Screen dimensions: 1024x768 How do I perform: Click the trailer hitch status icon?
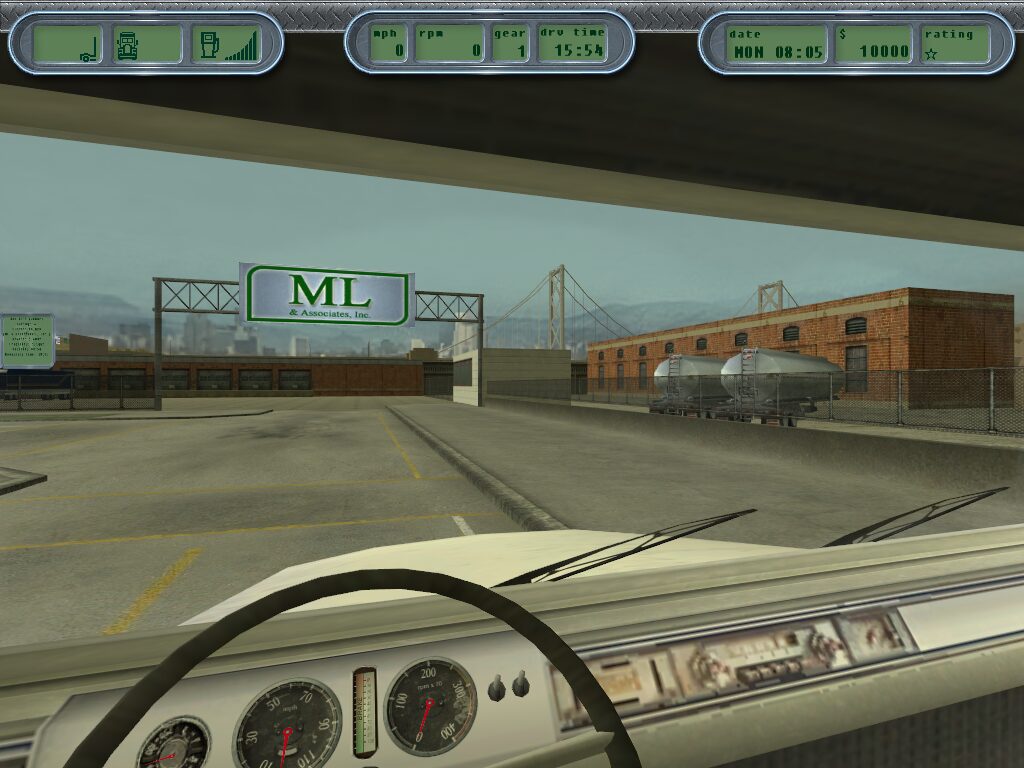pos(88,46)
